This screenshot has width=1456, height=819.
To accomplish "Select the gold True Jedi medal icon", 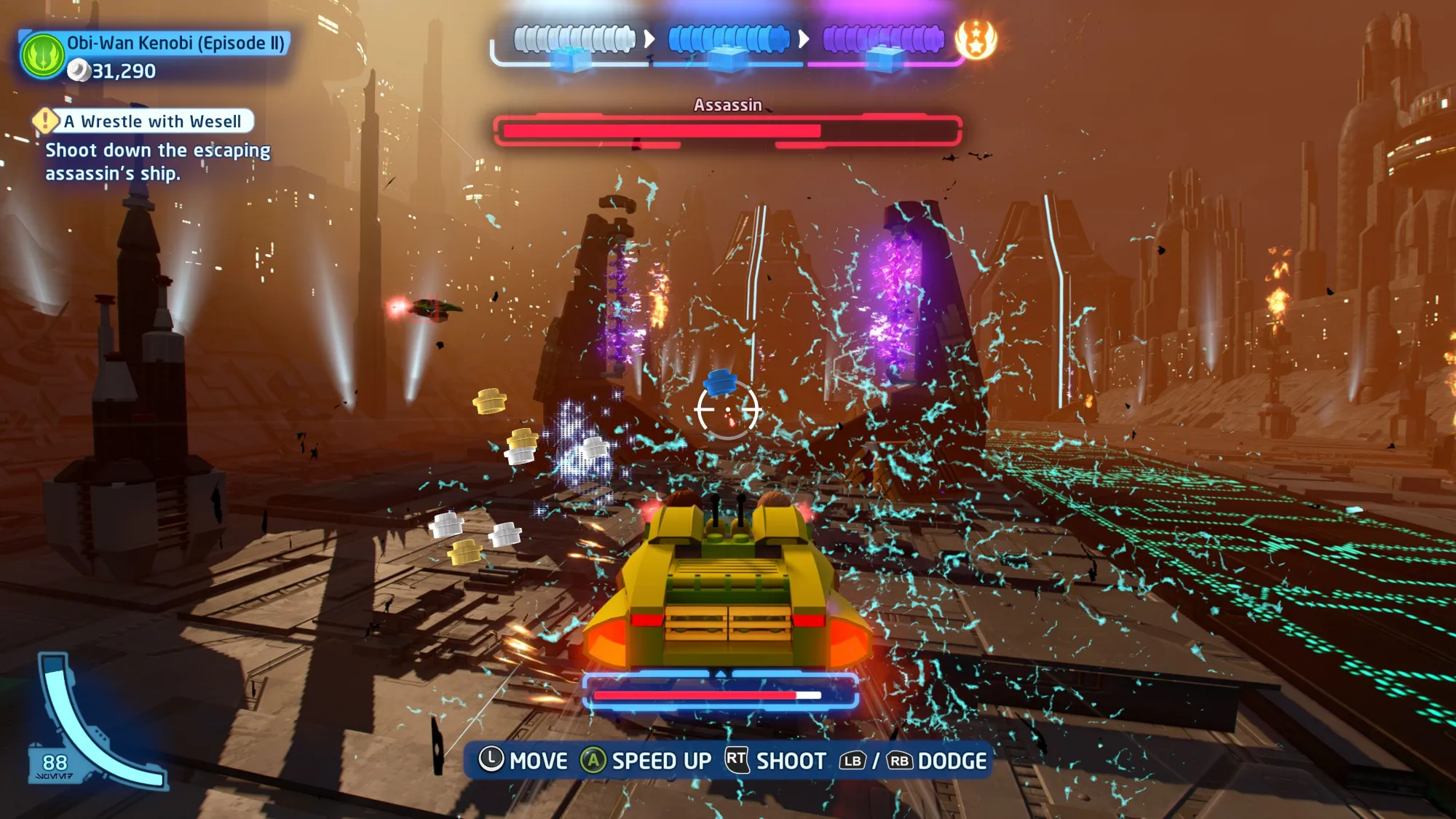I will coord(976,39).
